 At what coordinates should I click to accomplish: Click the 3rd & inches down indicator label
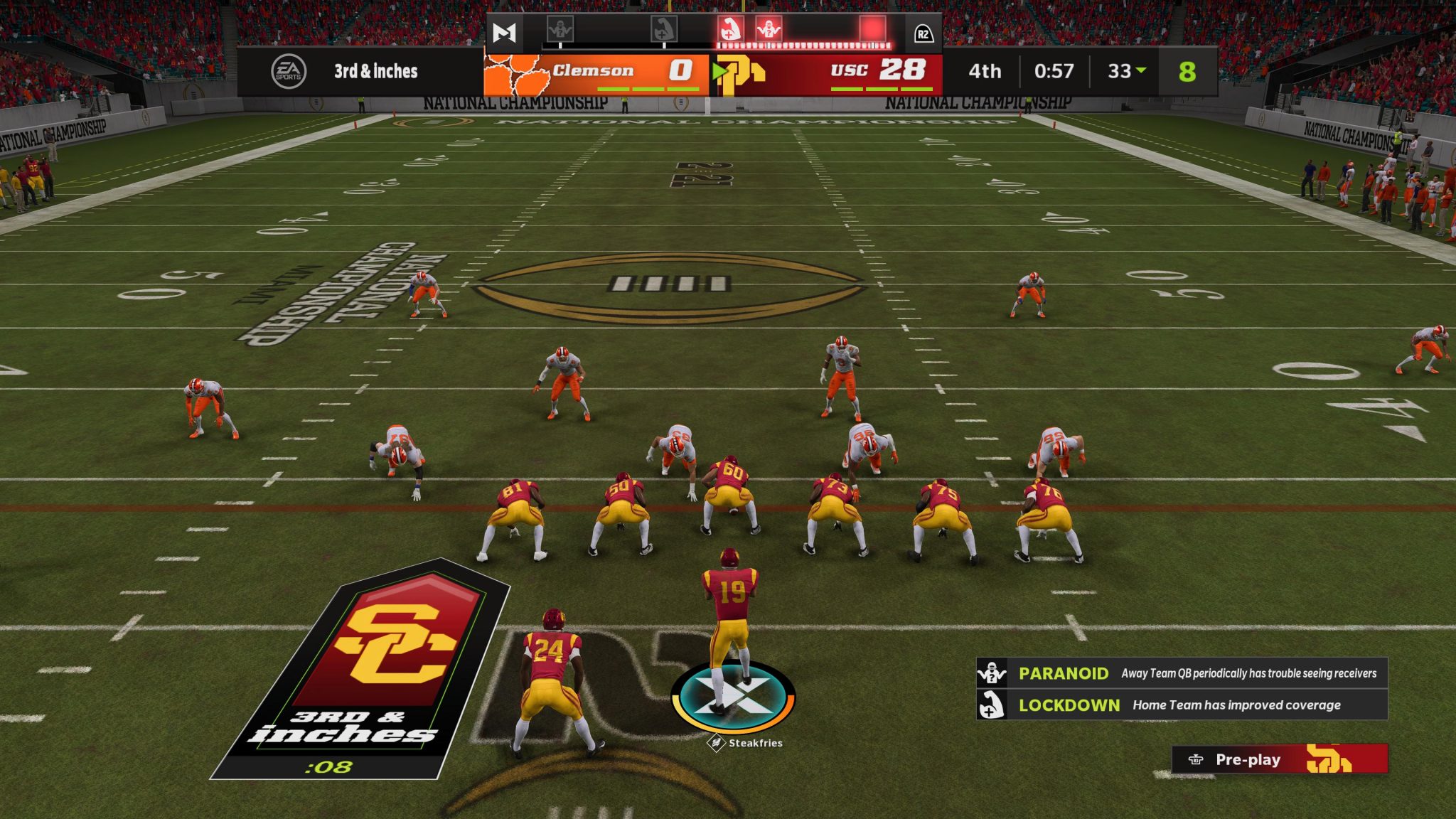pyautogui.click(x=375, y=71)
